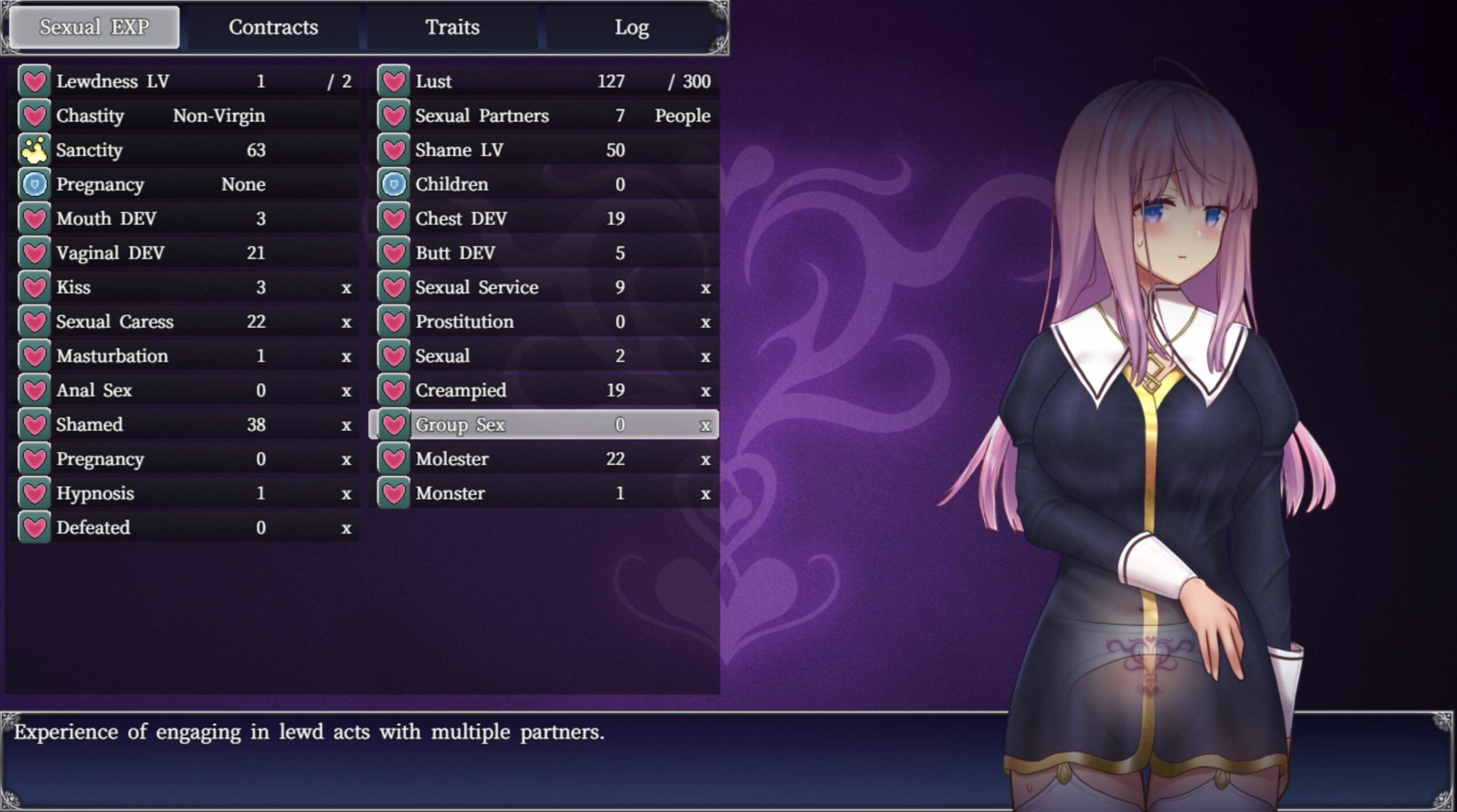Image resolution: width=1457 pixels, height=812 pixels.
Task: Select the Shamed stat row
Action: [x=185, y=424]
